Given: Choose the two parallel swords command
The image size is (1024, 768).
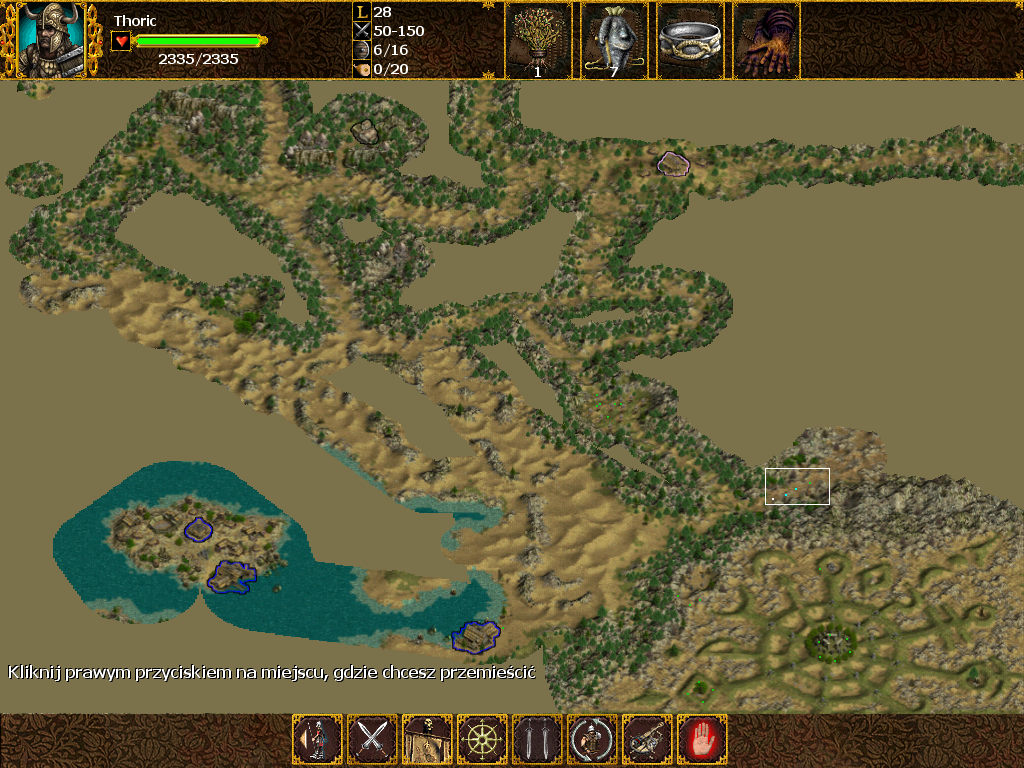Looking at the screenshot, I should (537, 740).
